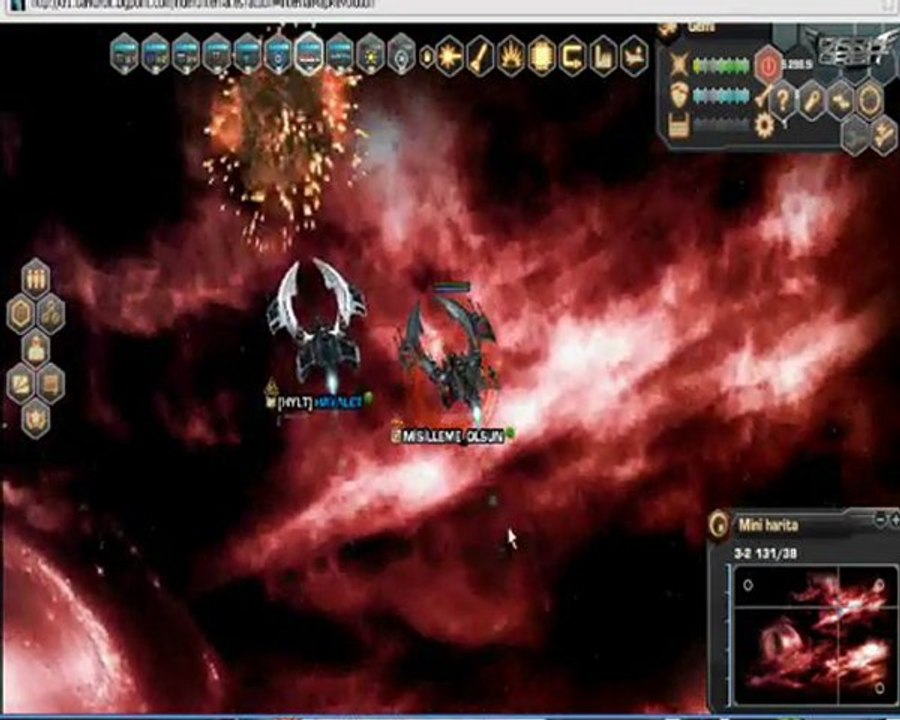
Task: Click the rocket missile icon in top bar
Action: (481, 55)
